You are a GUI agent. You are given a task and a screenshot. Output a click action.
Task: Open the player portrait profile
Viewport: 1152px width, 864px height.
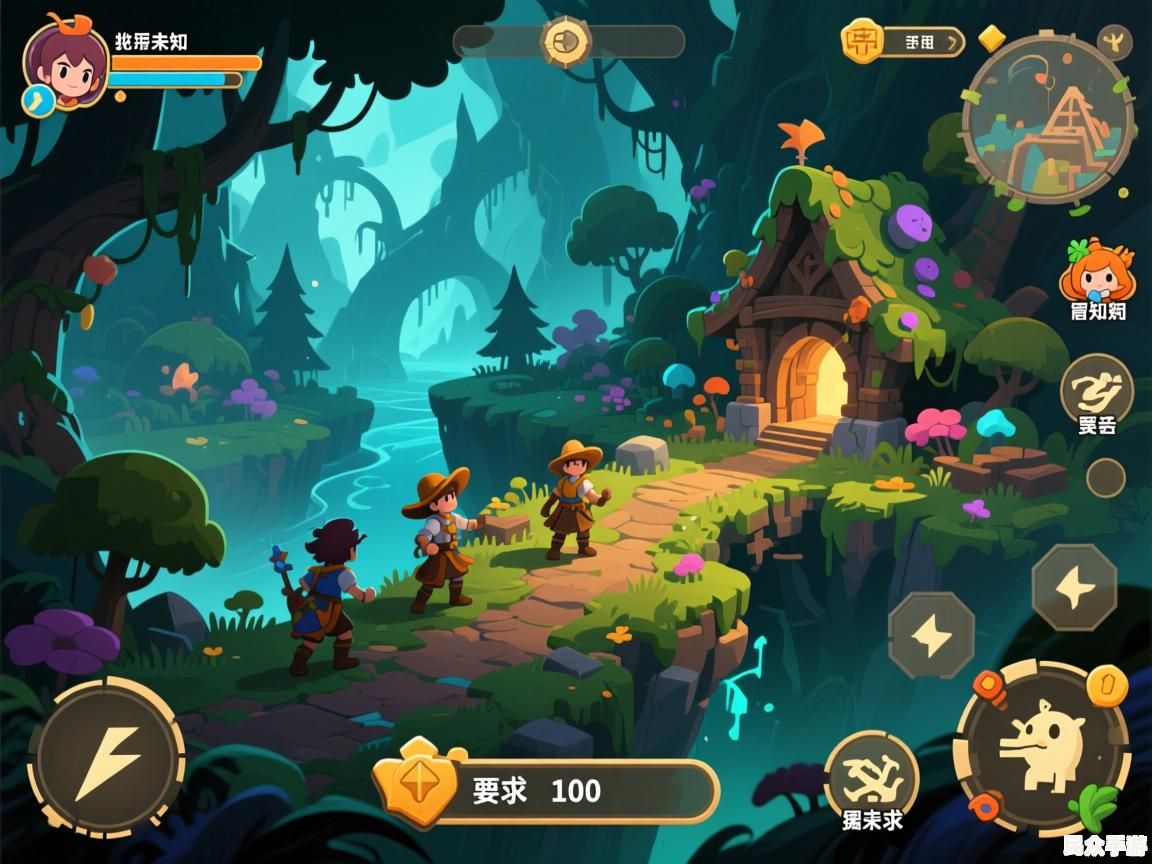pyautogui.click(x=66, y=62)
